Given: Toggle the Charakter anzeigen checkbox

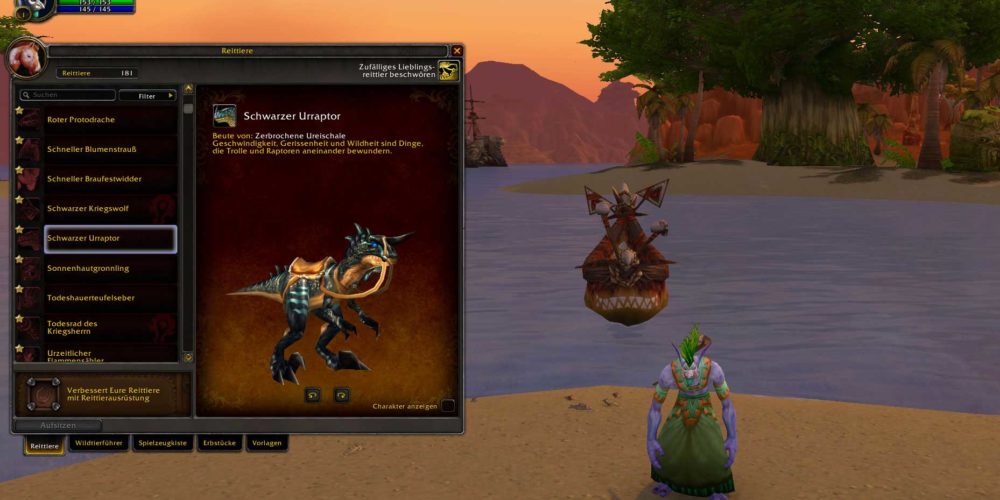Looking at the screenshot, I should (x=448, y=406).
